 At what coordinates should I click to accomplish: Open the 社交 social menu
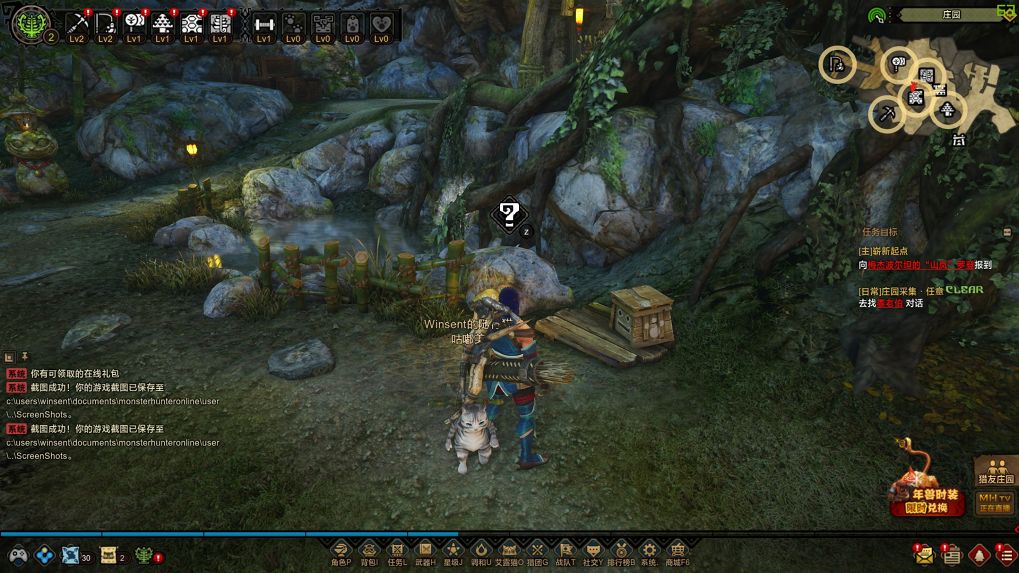(593, 552)
